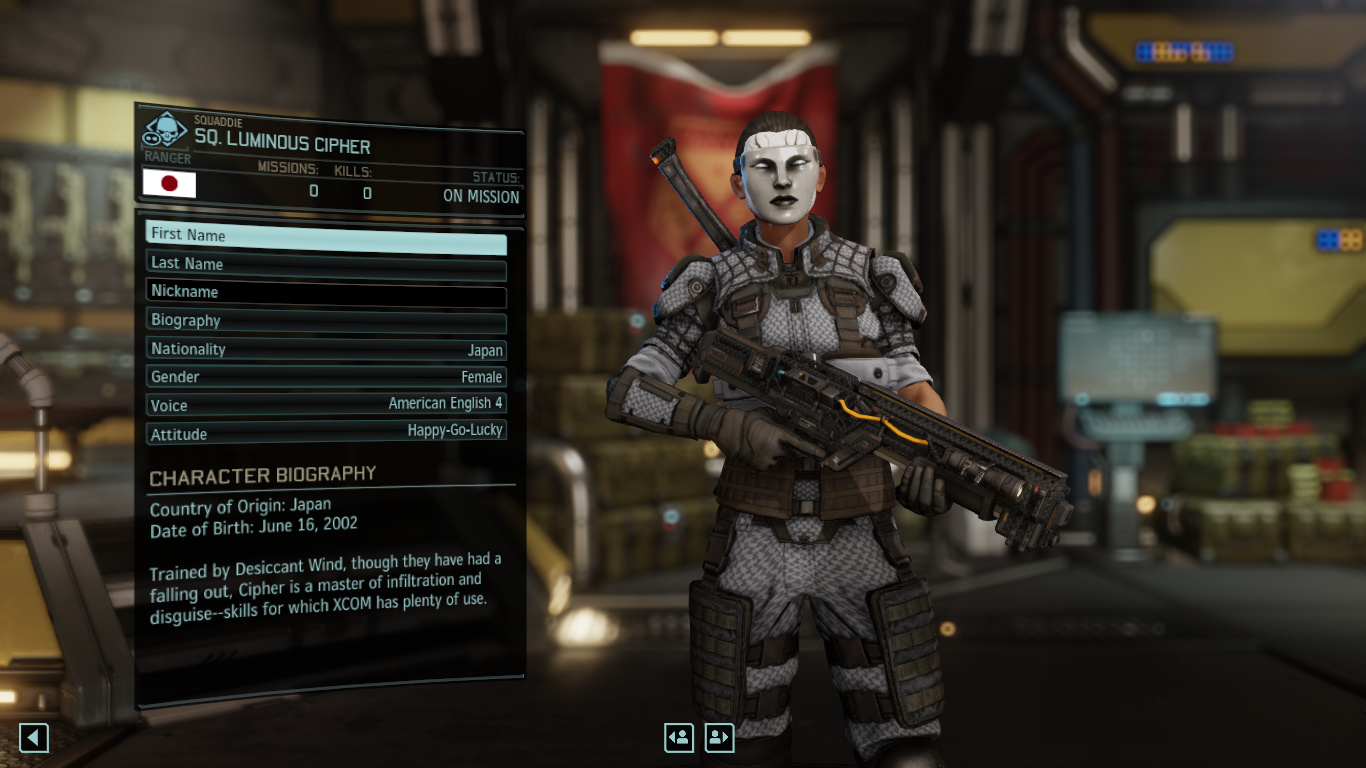Select the First Name entry
Viewport: 1366px width, 768px height.
pos(326,237)
